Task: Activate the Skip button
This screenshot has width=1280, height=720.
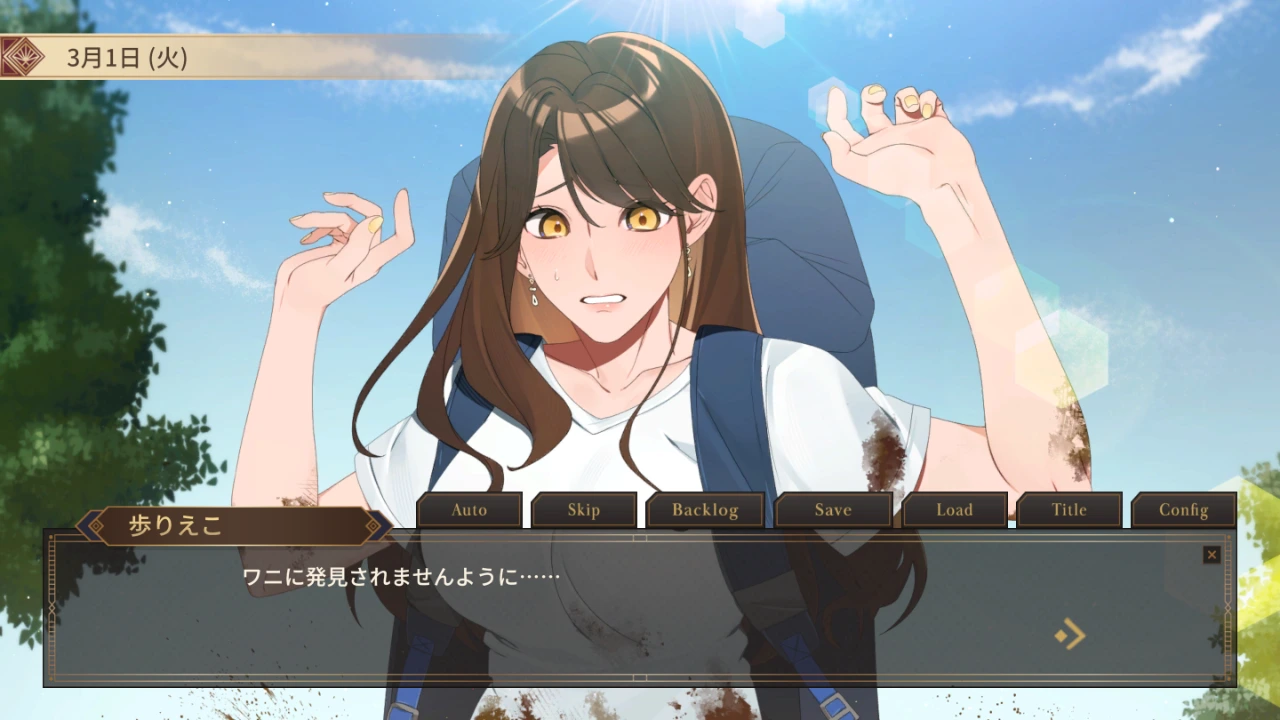Action: pyautogui.click(x=584, y=510)
